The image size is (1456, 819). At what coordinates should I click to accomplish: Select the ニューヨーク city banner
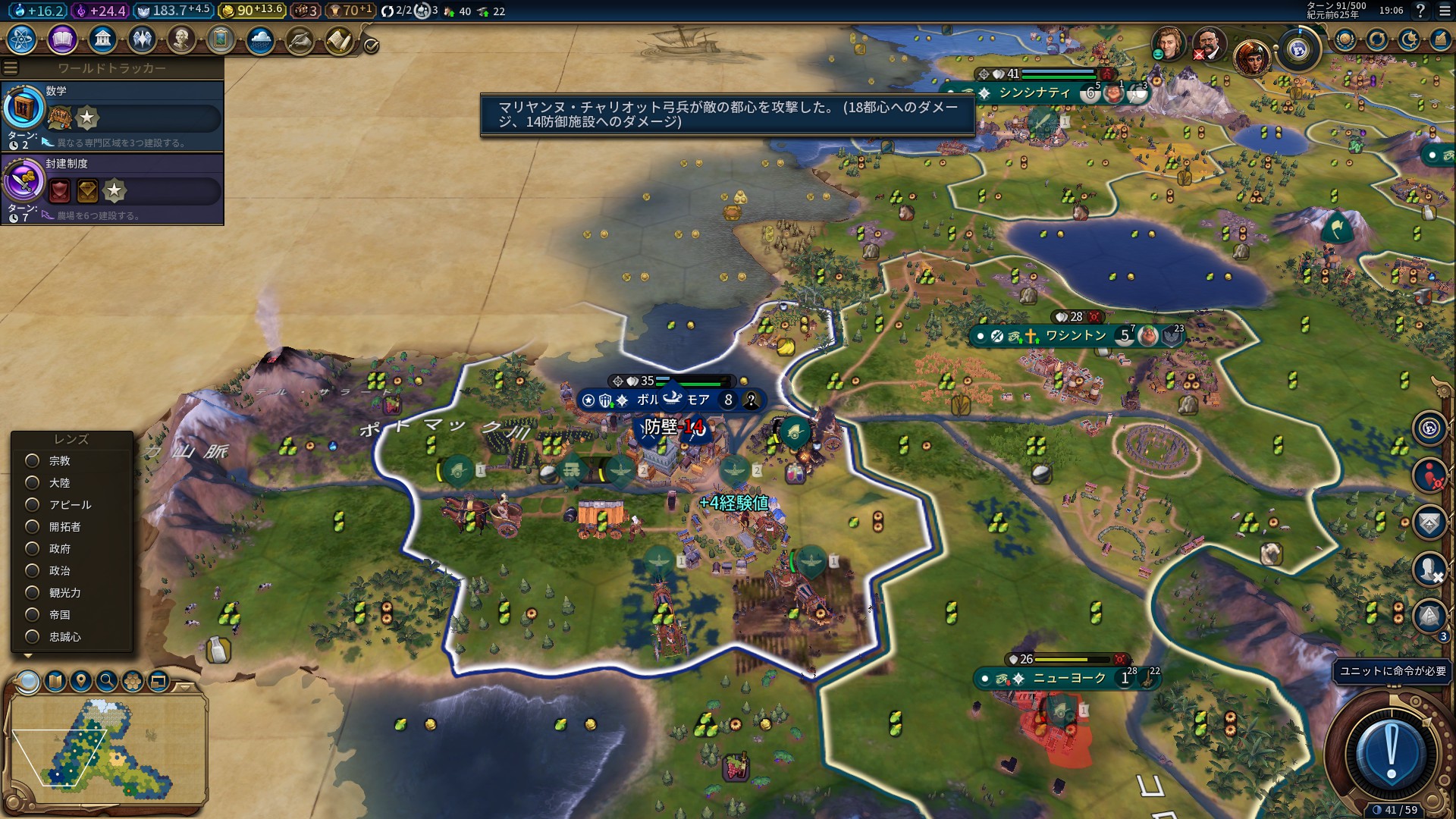click(x=1069, y=679)
